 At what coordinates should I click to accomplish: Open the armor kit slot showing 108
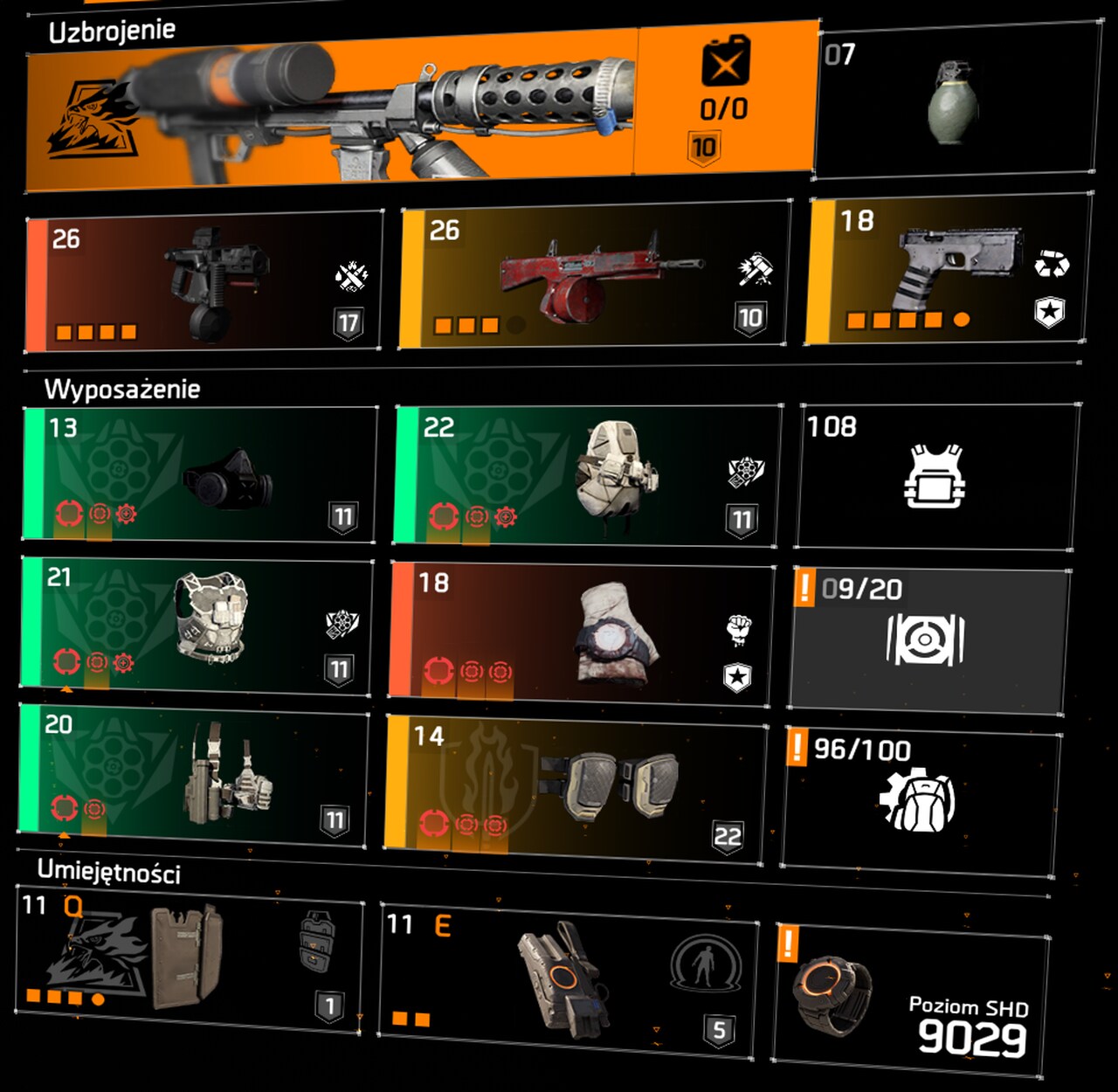936,477
